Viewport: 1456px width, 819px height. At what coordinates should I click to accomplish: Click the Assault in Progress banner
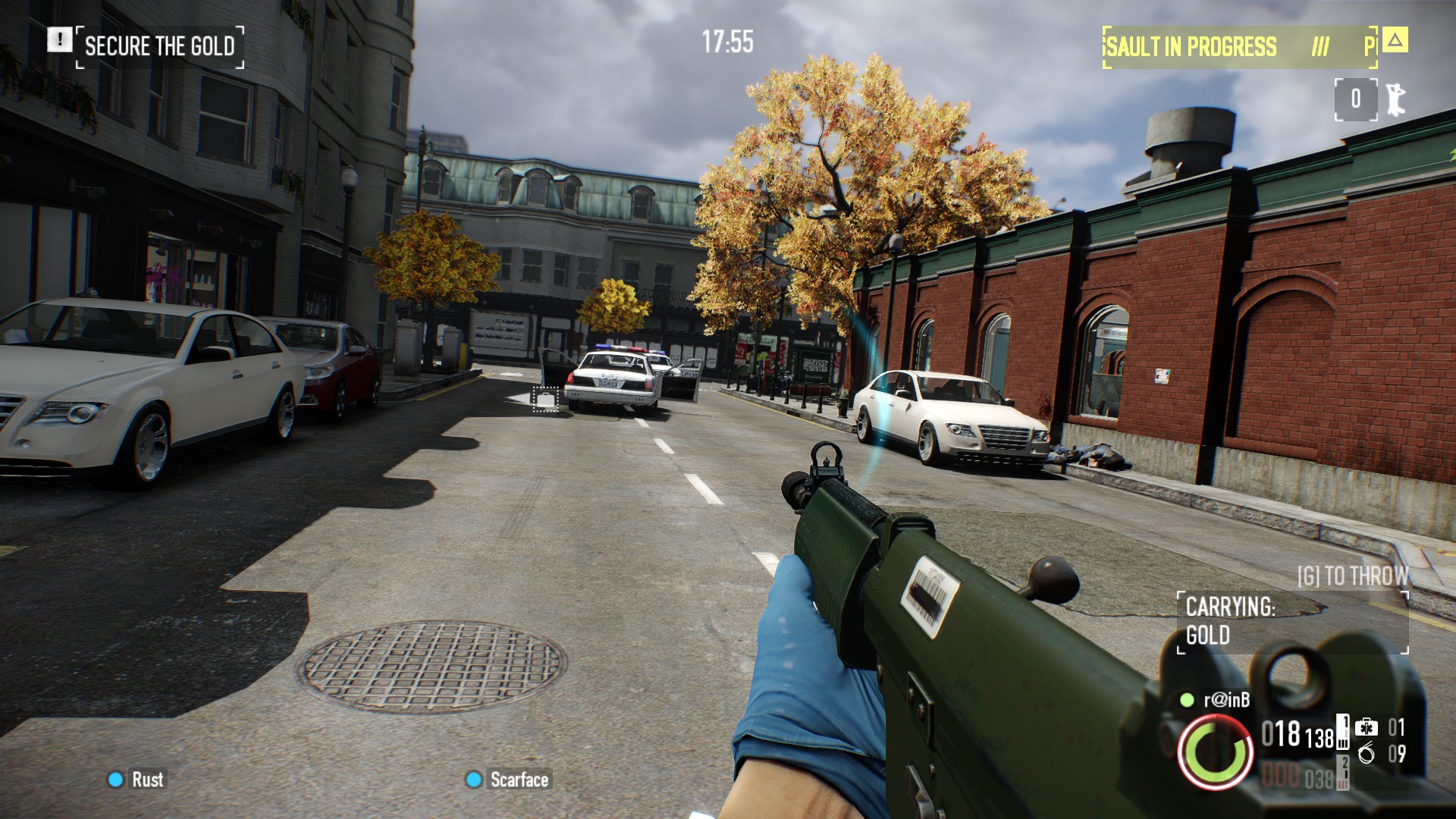pyautogui.click(x=1239, y=47)
